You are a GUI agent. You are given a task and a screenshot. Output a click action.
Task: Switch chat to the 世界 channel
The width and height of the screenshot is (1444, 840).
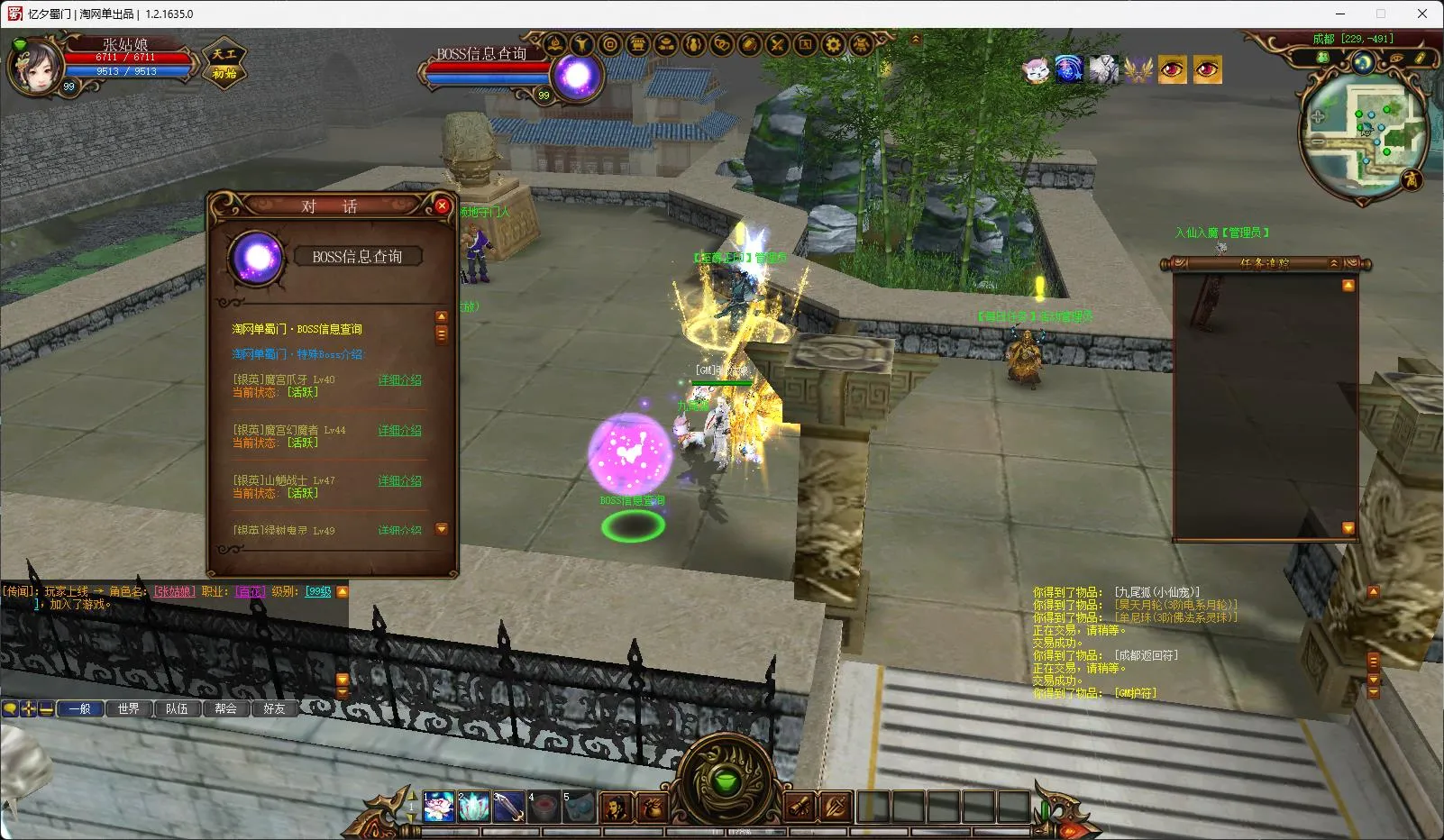(129, 709)
